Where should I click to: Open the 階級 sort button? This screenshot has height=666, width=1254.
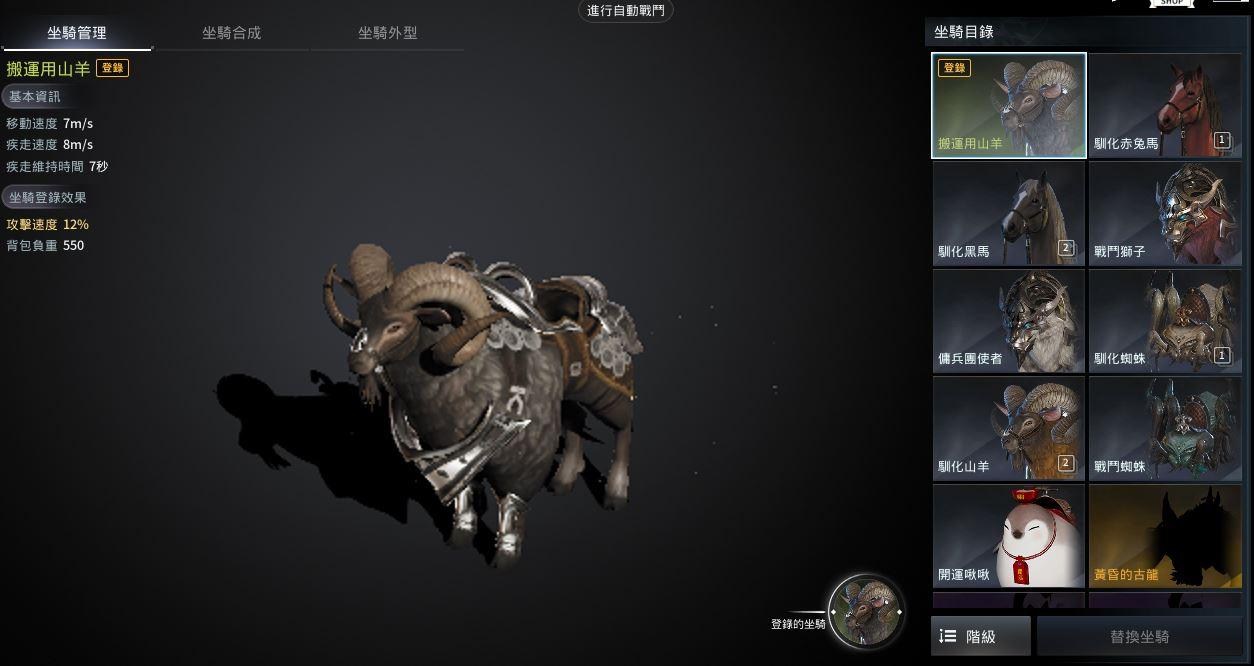click(980, 637)
